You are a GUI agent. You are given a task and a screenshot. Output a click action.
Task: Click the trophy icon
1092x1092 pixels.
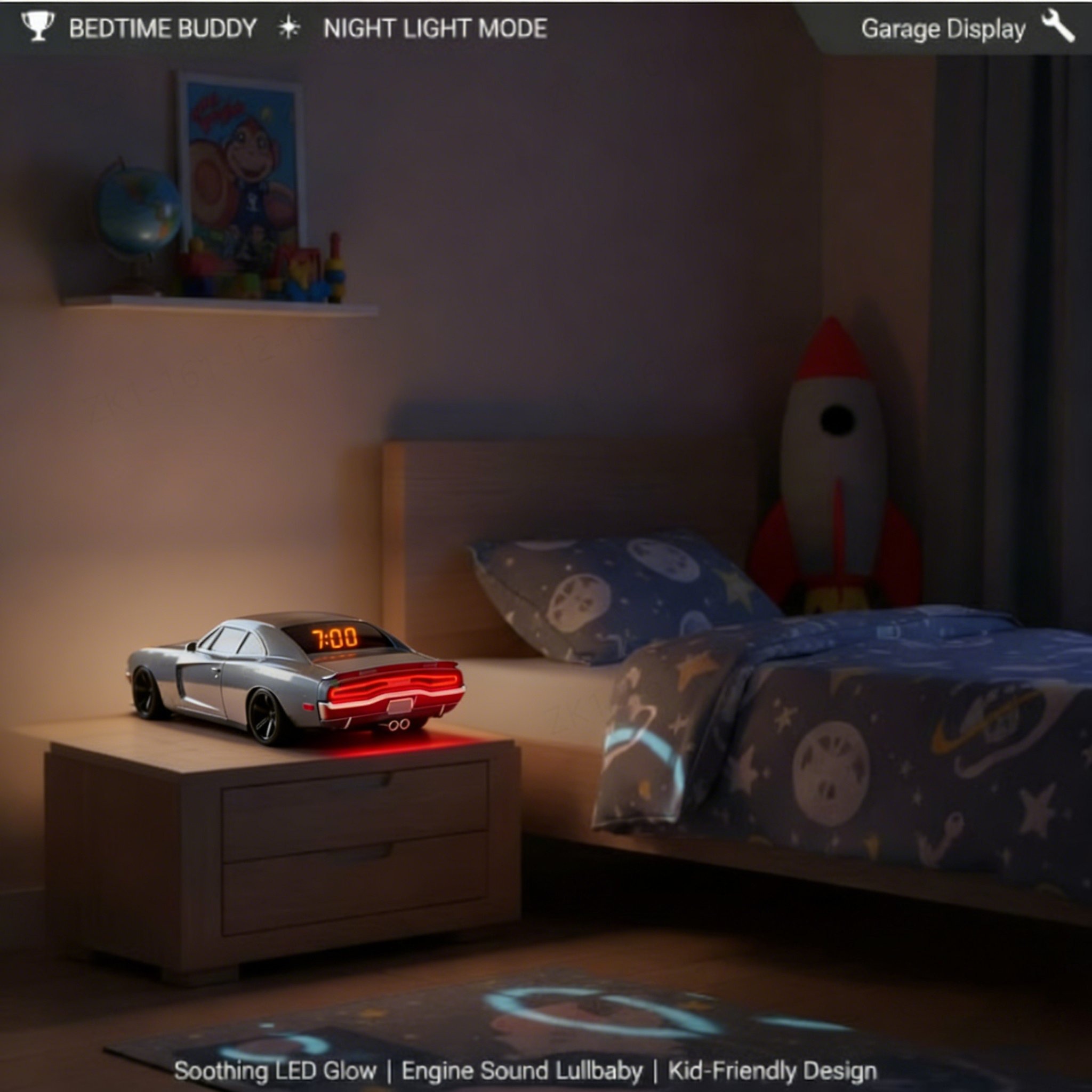pos(37,26)
